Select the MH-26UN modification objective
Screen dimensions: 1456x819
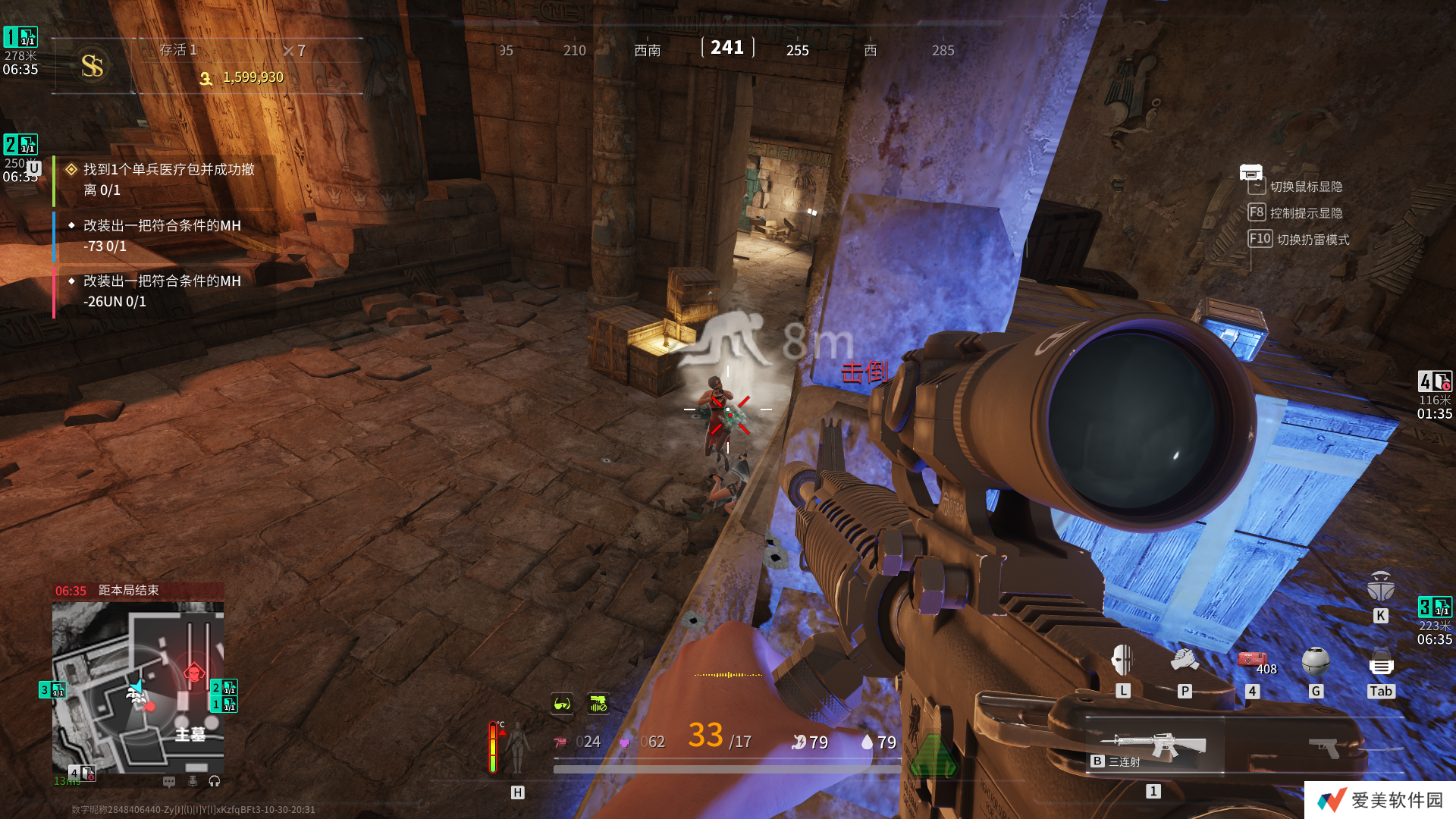pyautogui.click(x=162, y=291)
